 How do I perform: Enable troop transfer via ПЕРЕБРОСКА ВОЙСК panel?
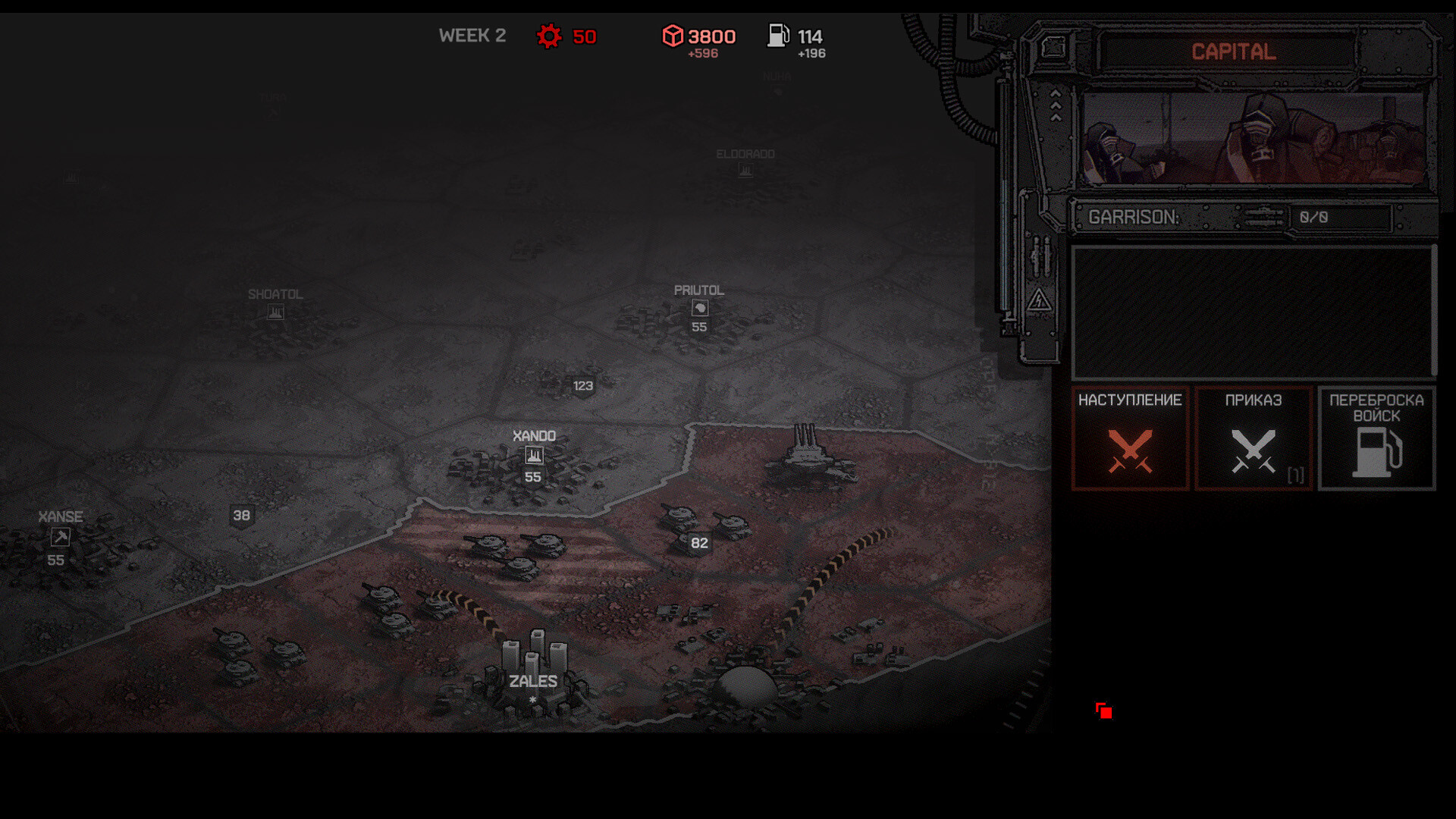[1376, 438]
